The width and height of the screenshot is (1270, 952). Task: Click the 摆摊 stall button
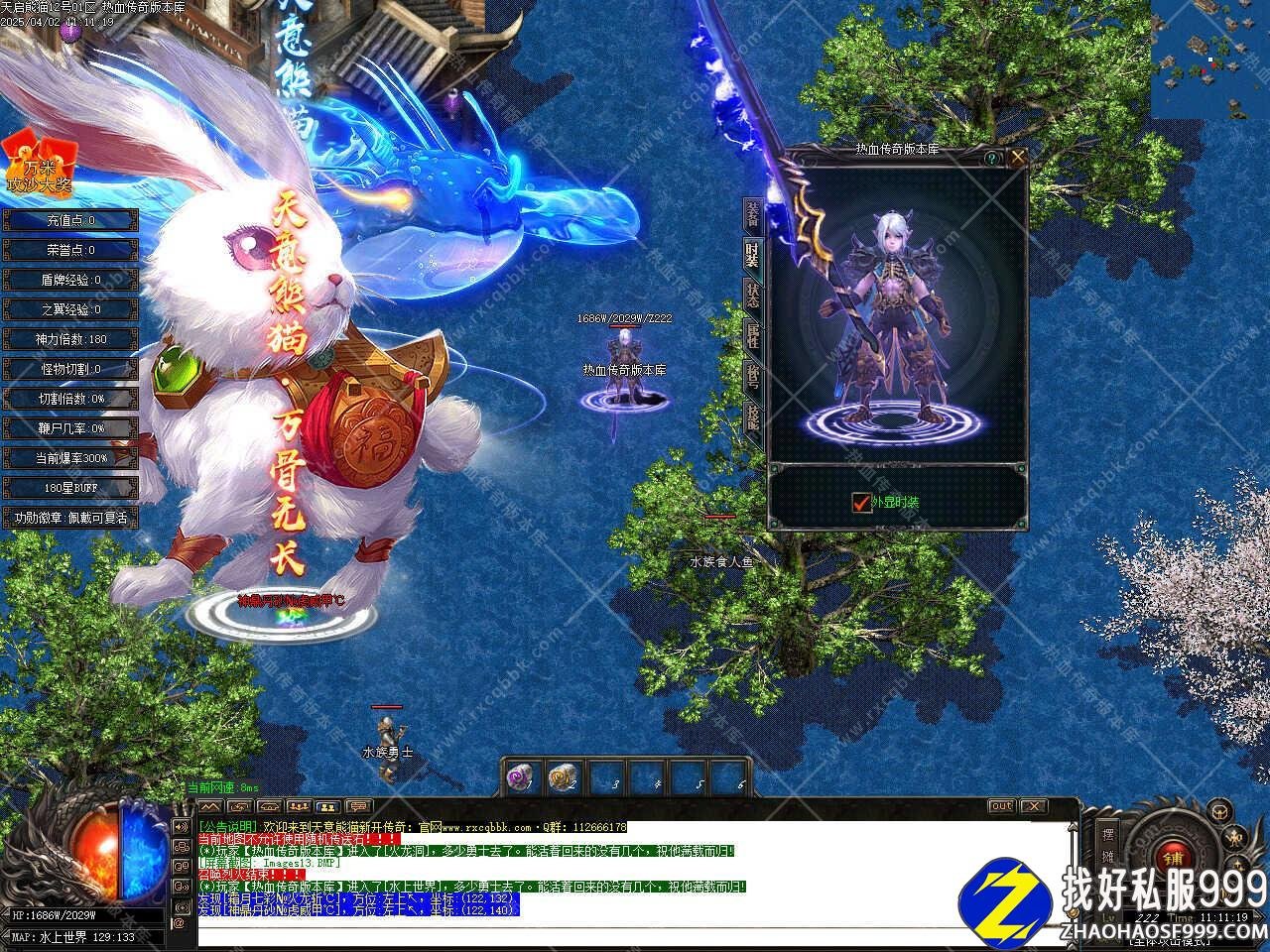[x=1109, y=841]
